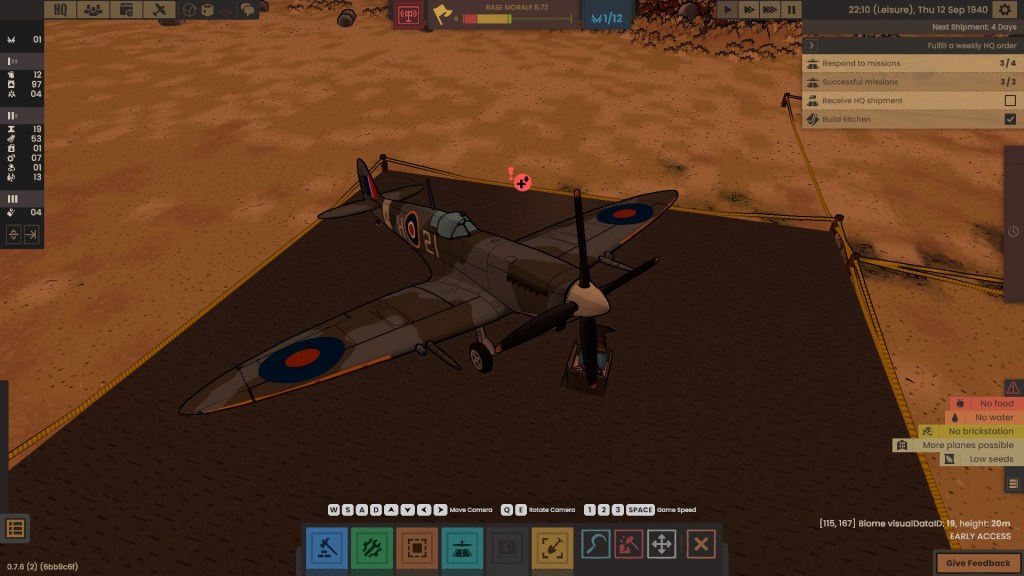
Task: Open the speech bubbles messages panel
Action: click(x=247, y=10)
